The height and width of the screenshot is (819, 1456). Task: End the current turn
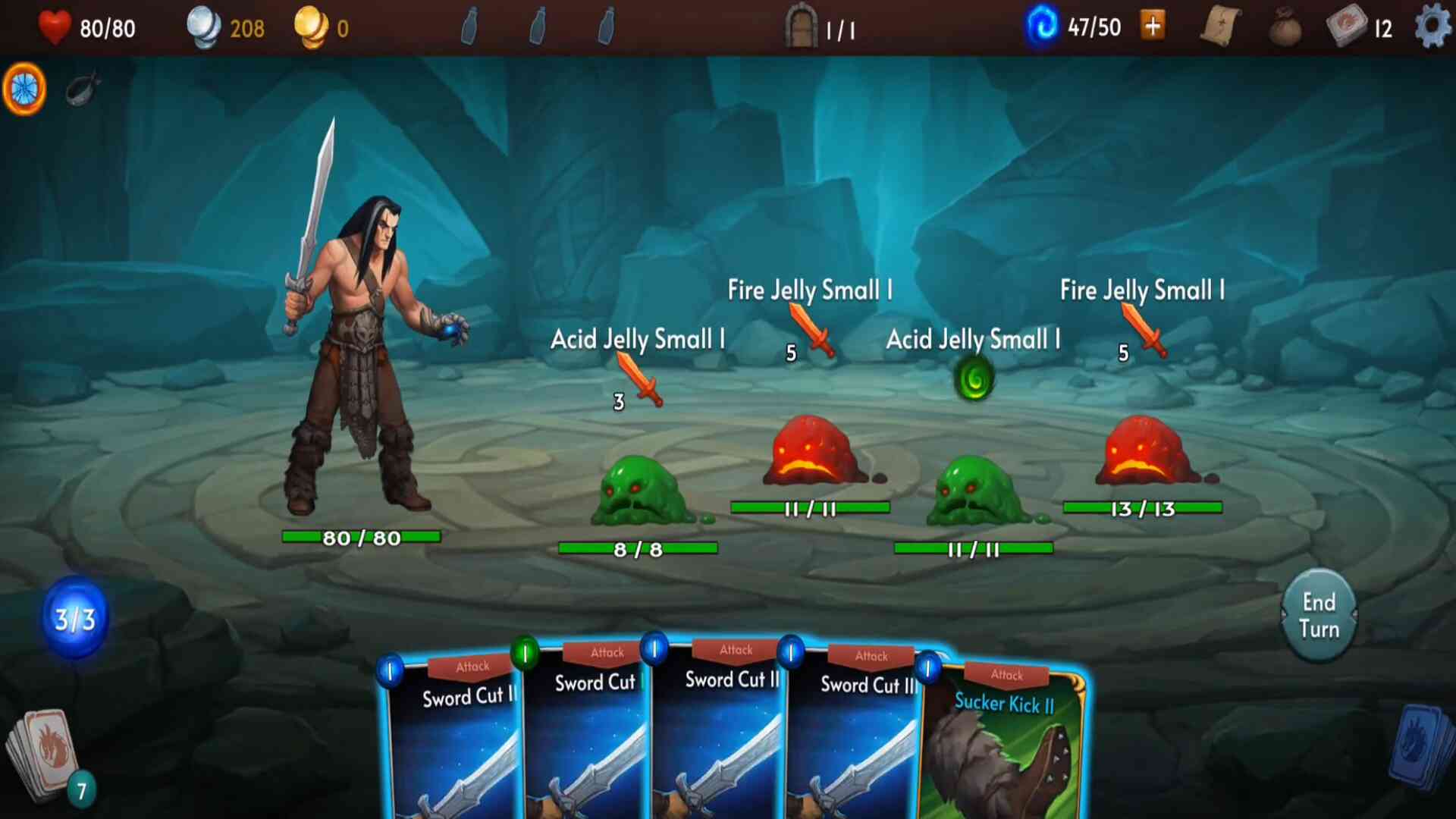[x=1319, y=615]
